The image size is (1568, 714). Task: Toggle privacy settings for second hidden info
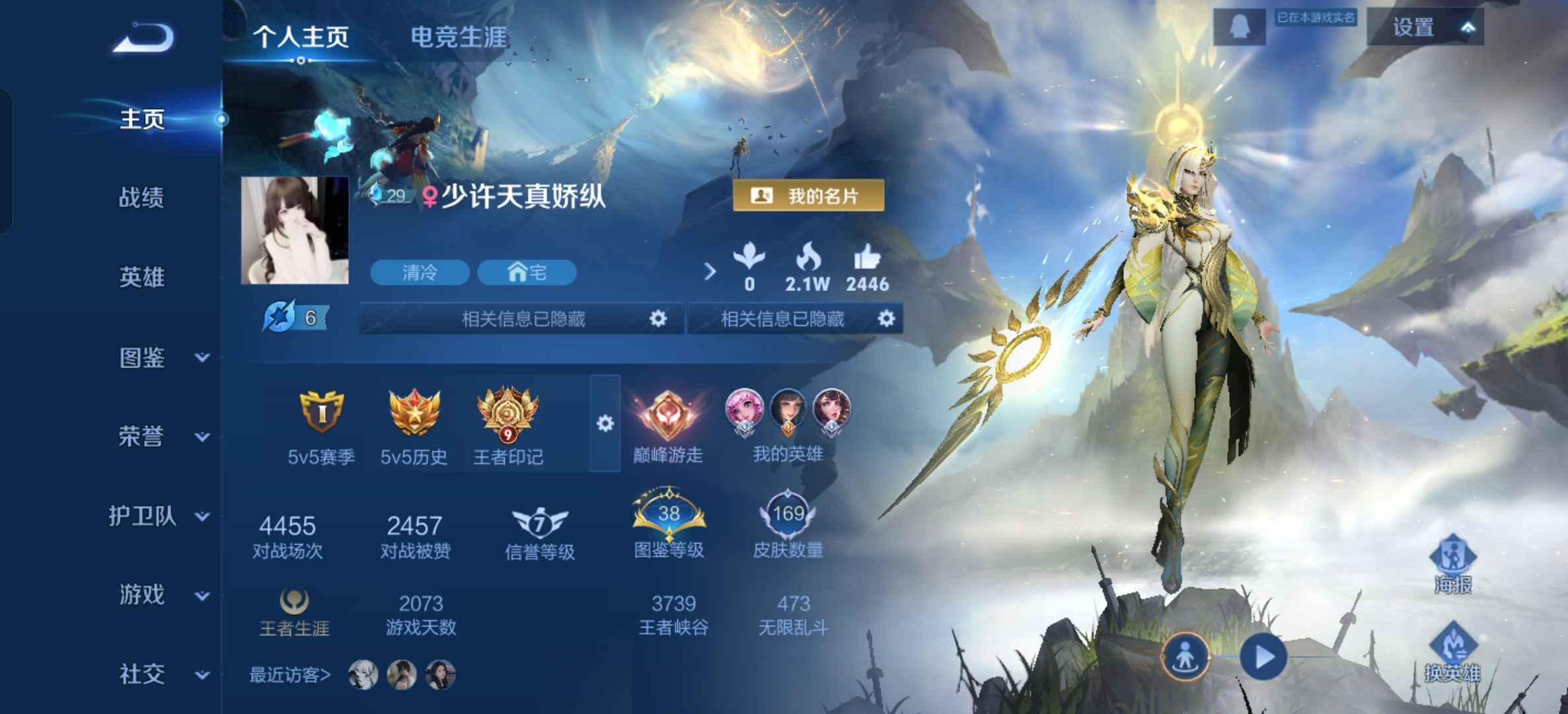click(x=887, y=317)
